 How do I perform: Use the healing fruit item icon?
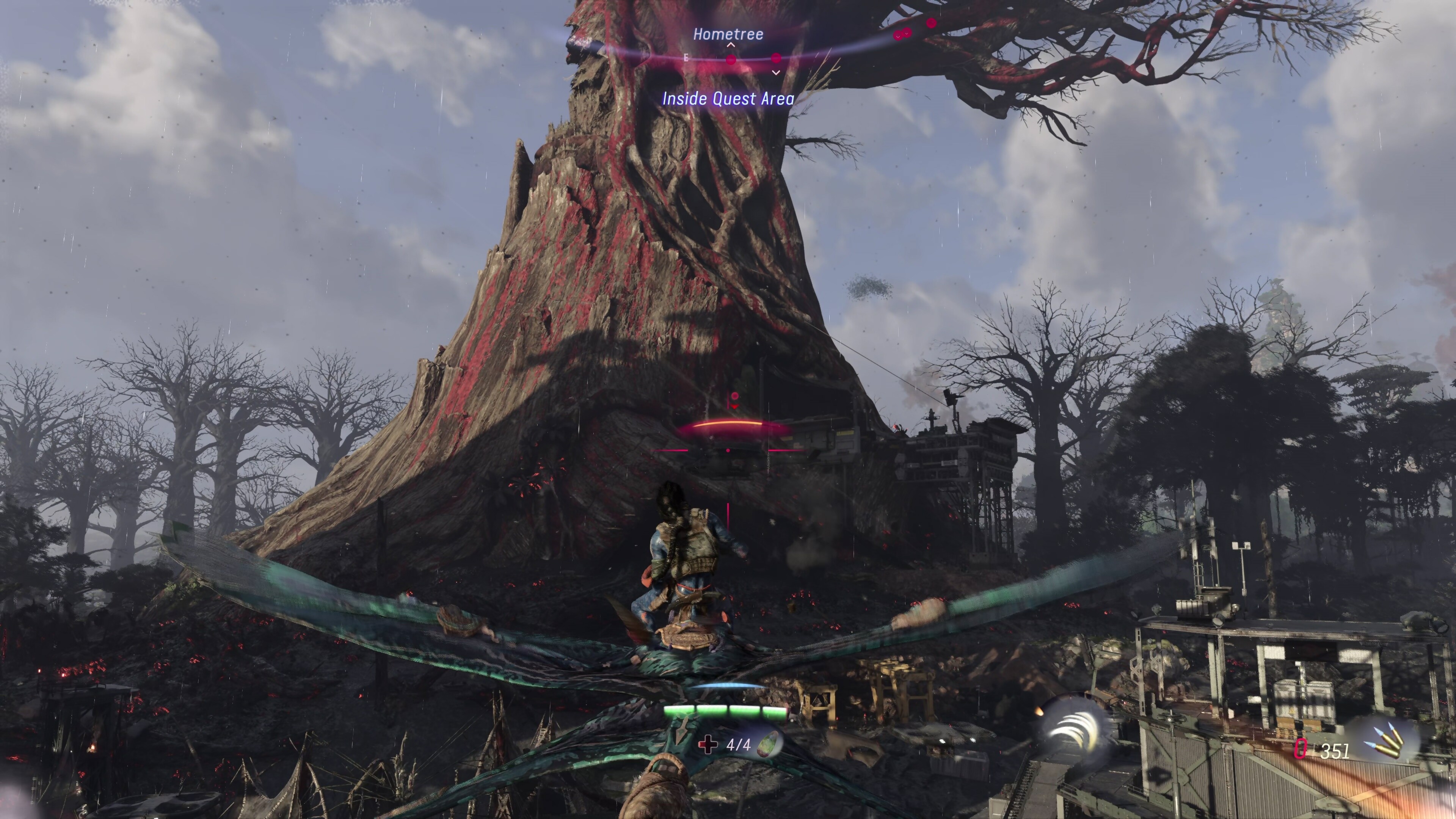click(769, 744)
